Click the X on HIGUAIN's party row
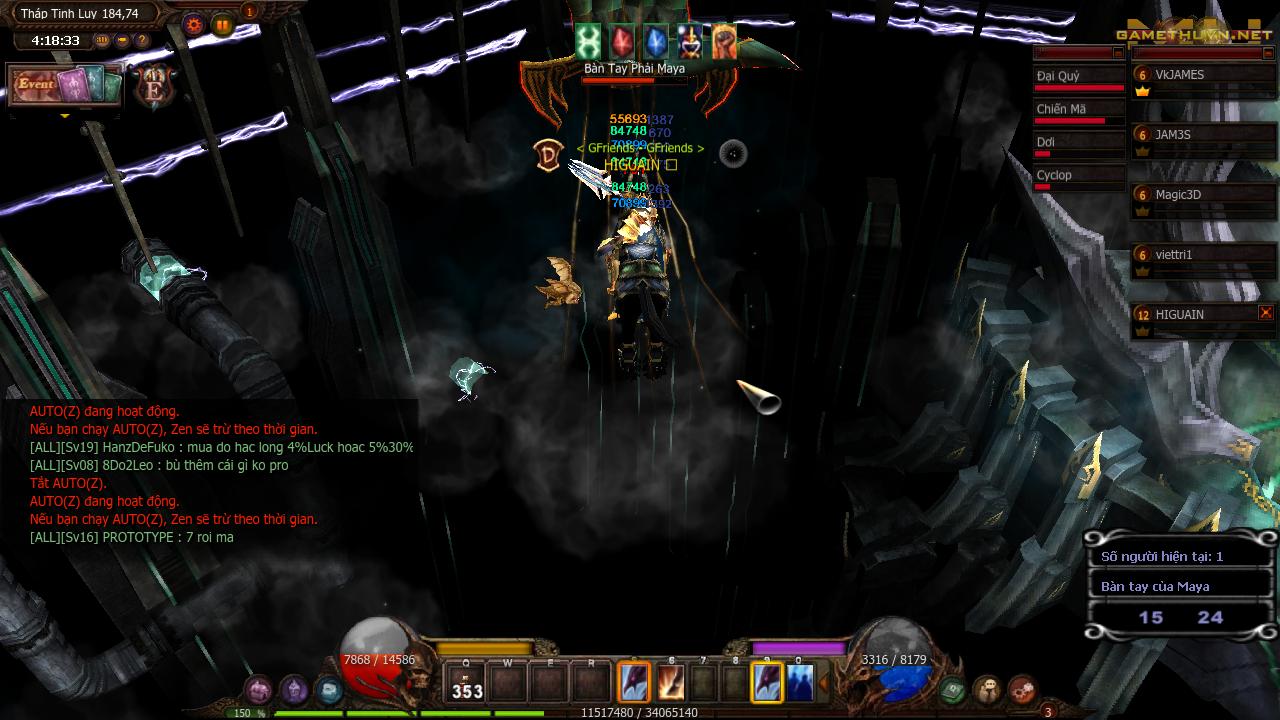The width and height of the screenshot is (1280, 720). [x=1266, y=313]
